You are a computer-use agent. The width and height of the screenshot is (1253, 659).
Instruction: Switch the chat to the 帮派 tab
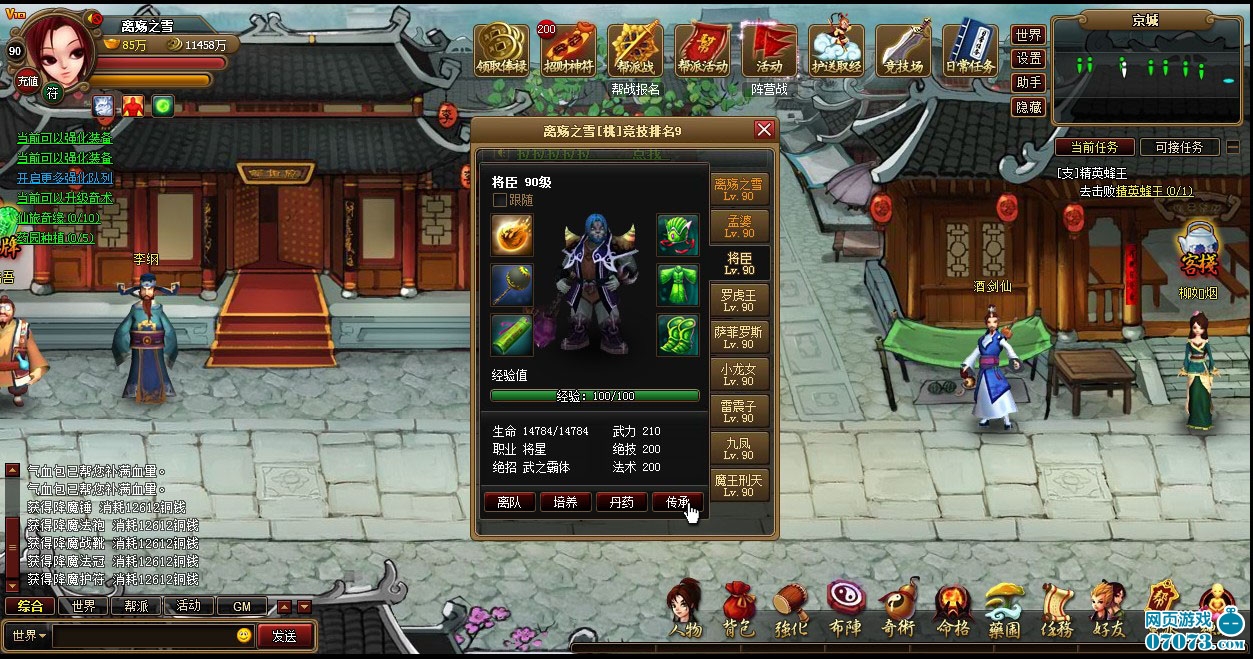coord(136,606)
